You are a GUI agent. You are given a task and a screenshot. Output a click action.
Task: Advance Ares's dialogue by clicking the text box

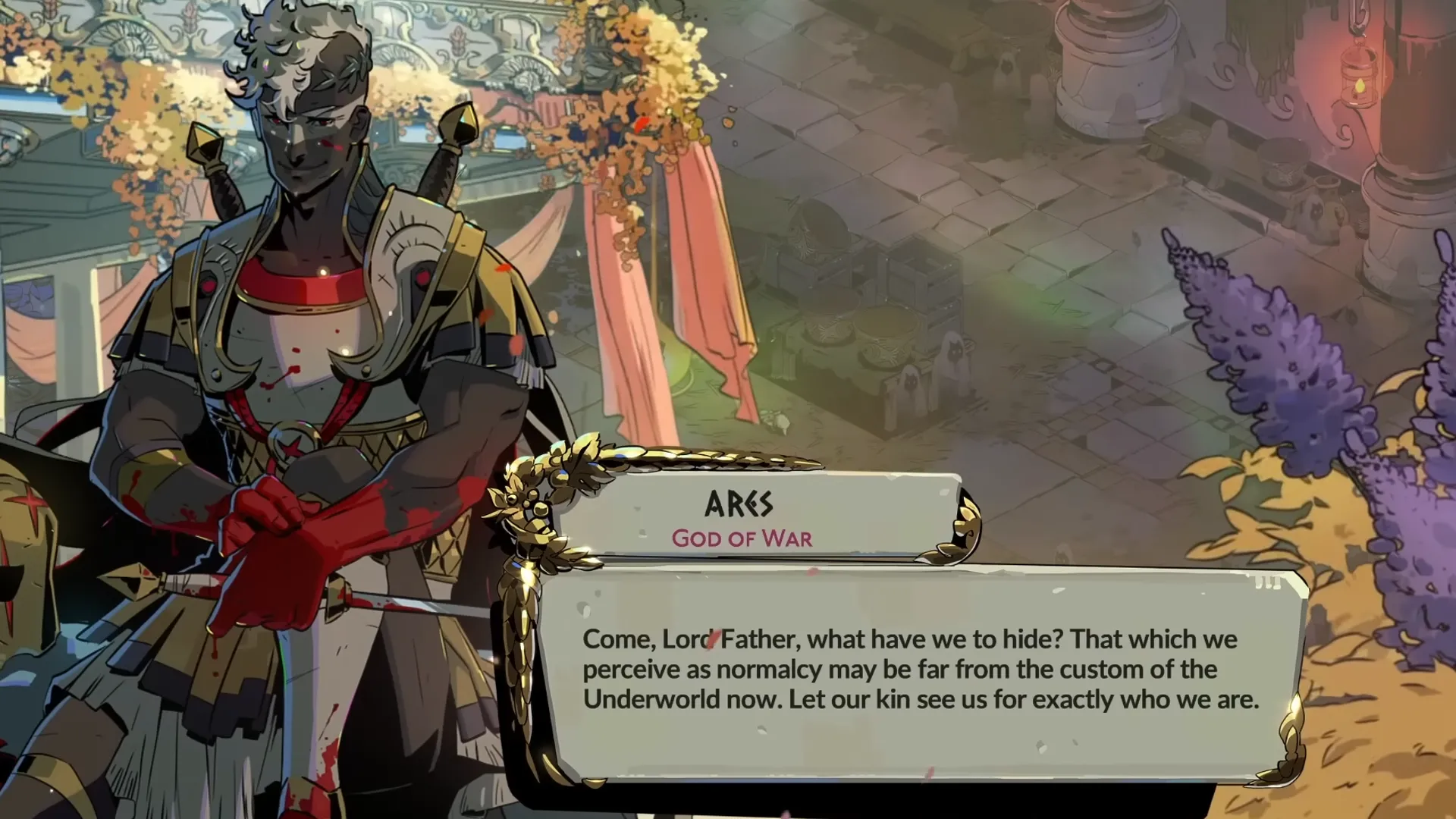pos(920,670)
